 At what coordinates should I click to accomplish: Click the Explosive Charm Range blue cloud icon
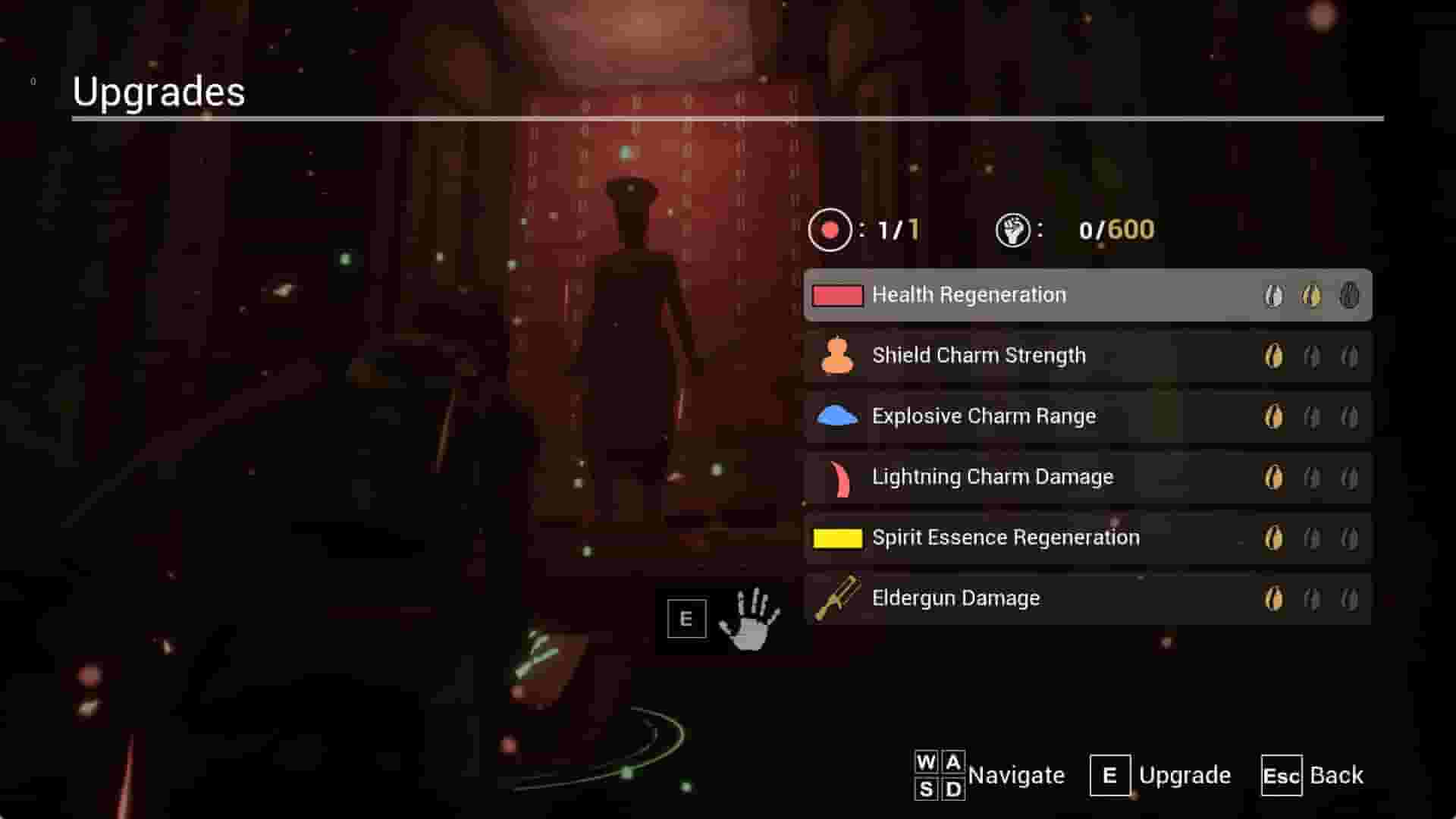(837, 416)
